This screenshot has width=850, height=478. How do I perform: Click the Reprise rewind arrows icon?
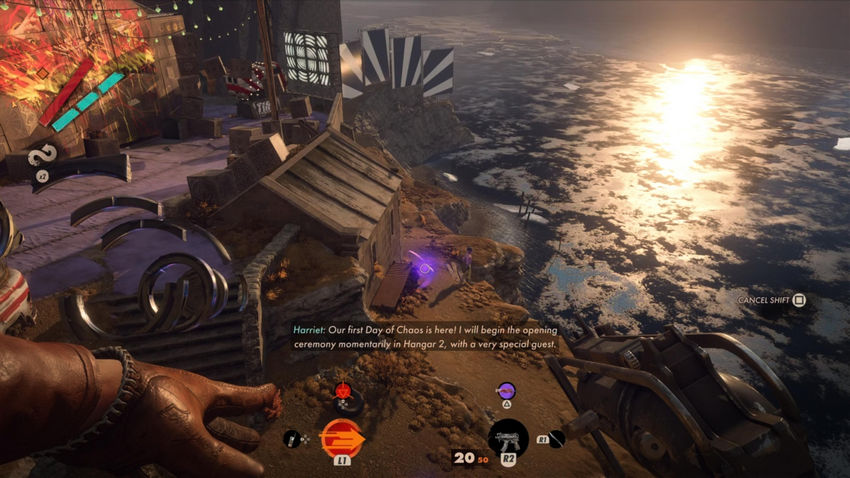point(42,155)
